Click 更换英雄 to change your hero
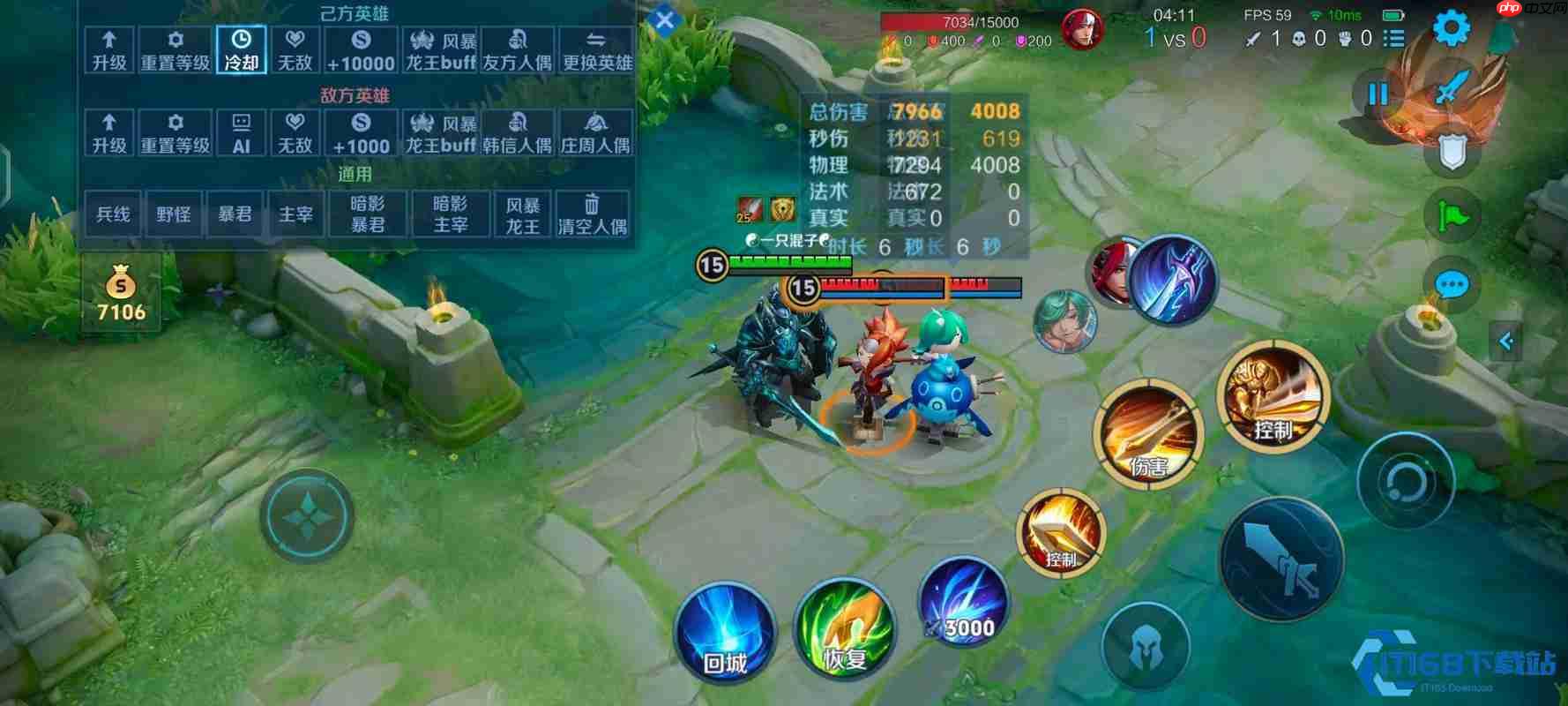The height and width of the screenshot is (706, 1568). 597,50
